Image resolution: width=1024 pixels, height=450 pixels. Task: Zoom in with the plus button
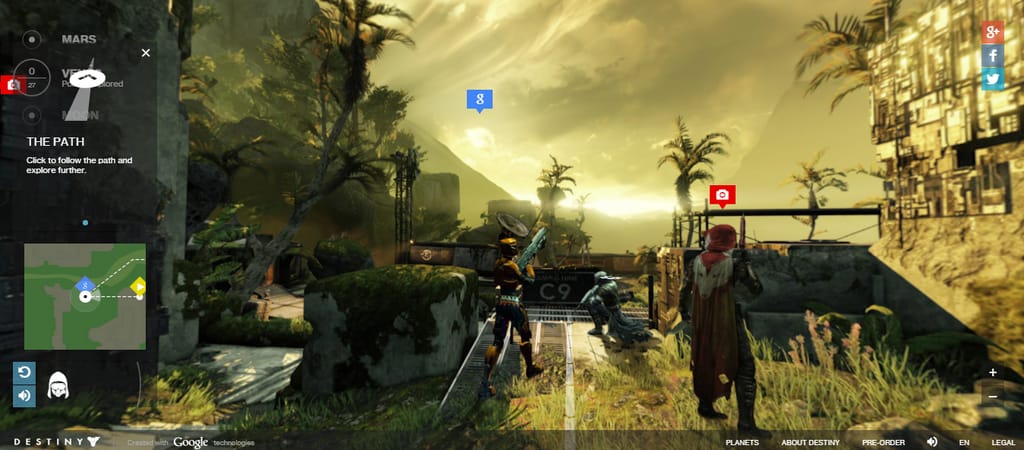click(992, 372)
